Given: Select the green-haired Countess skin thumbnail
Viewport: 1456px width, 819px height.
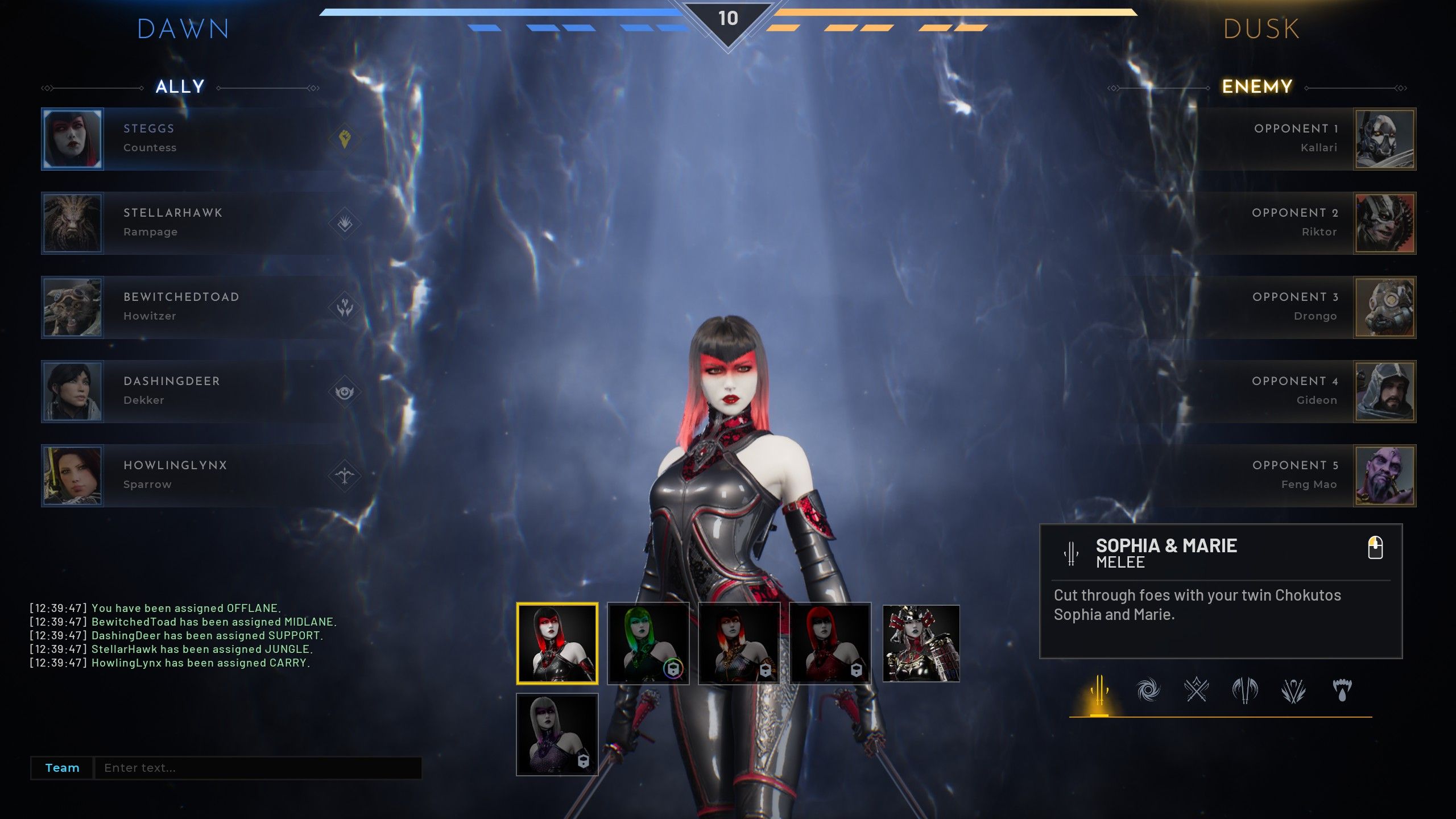Looking at the screenshot, I should pos(648,643).
